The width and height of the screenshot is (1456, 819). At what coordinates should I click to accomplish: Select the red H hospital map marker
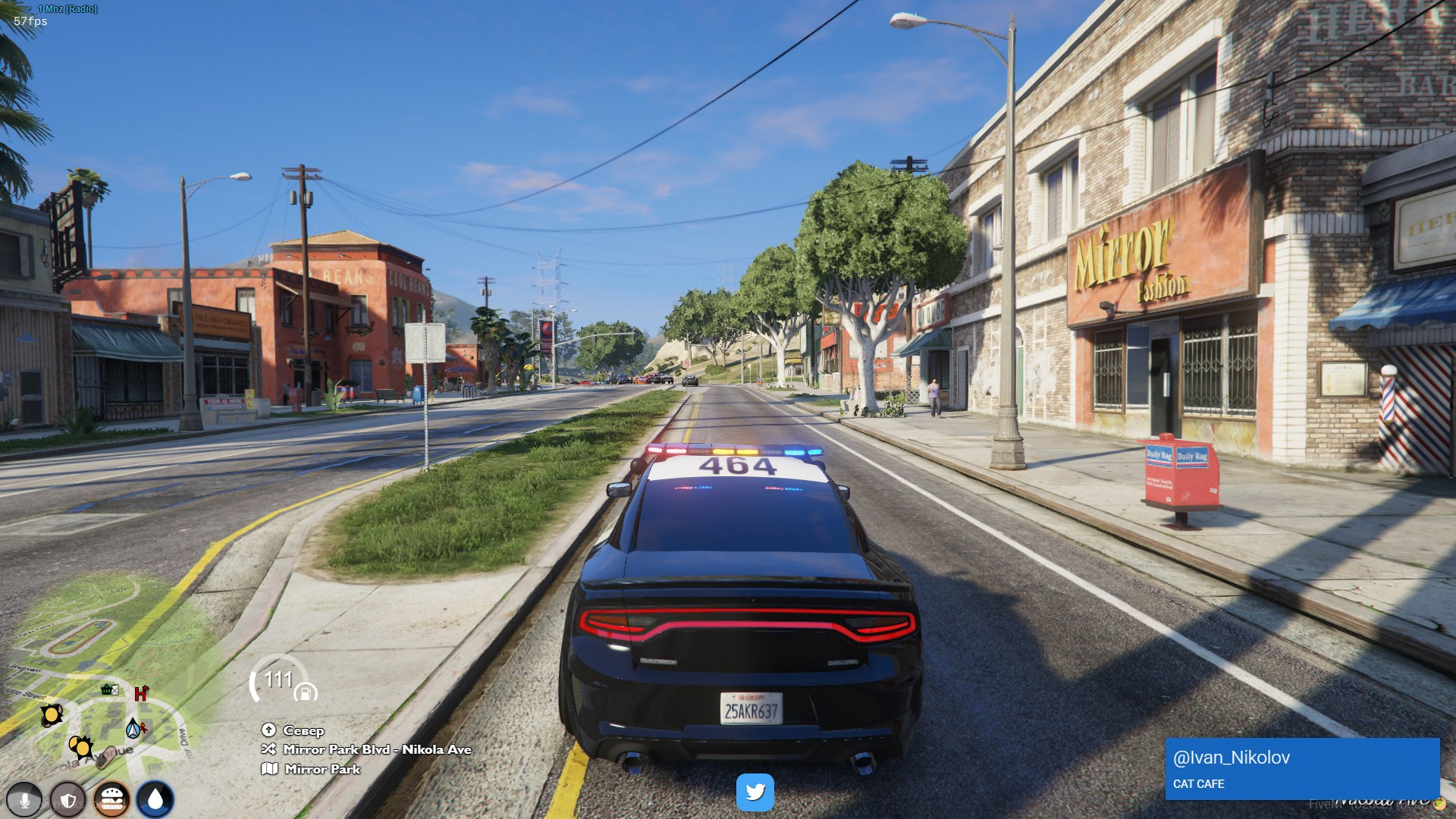tap(141, 693)
